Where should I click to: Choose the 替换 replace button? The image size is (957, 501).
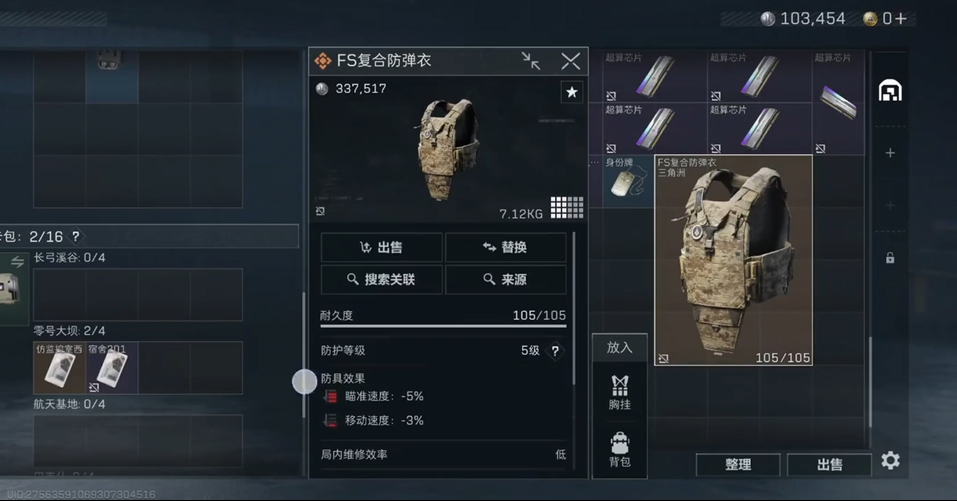pyautogui.click(x=505, y=247)
